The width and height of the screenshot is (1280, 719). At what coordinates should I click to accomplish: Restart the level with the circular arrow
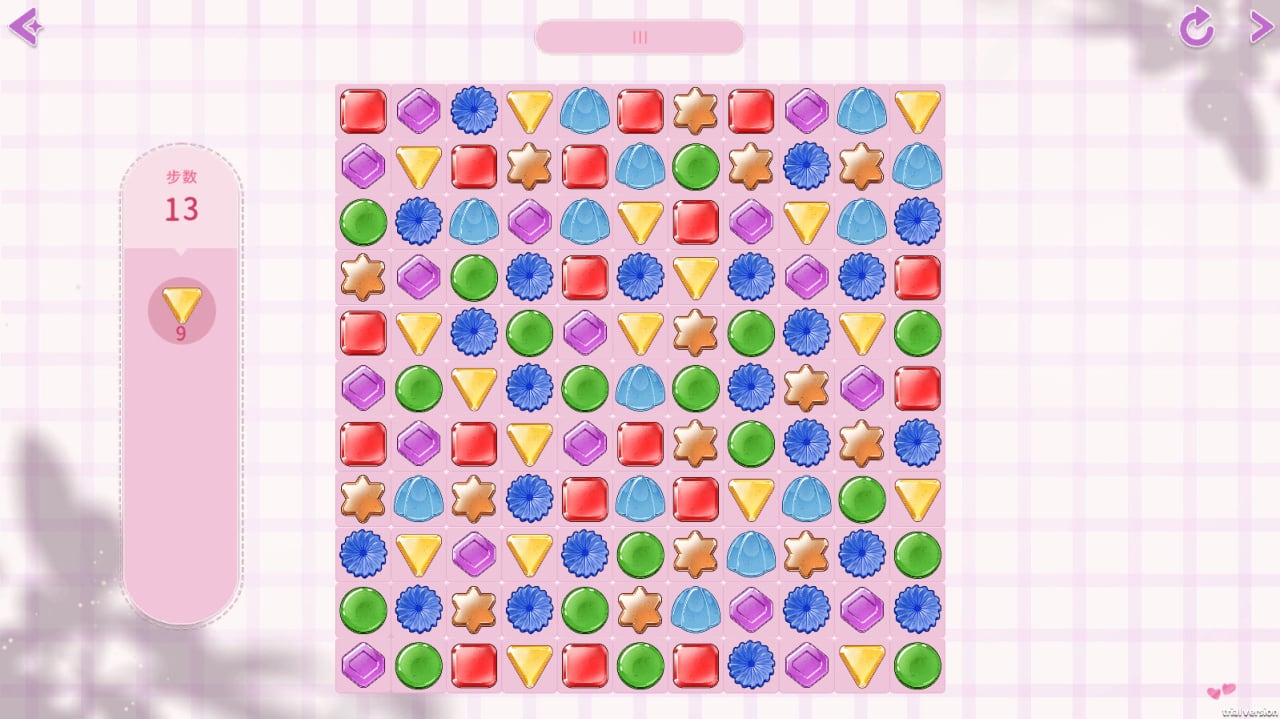coord(1196,28)
